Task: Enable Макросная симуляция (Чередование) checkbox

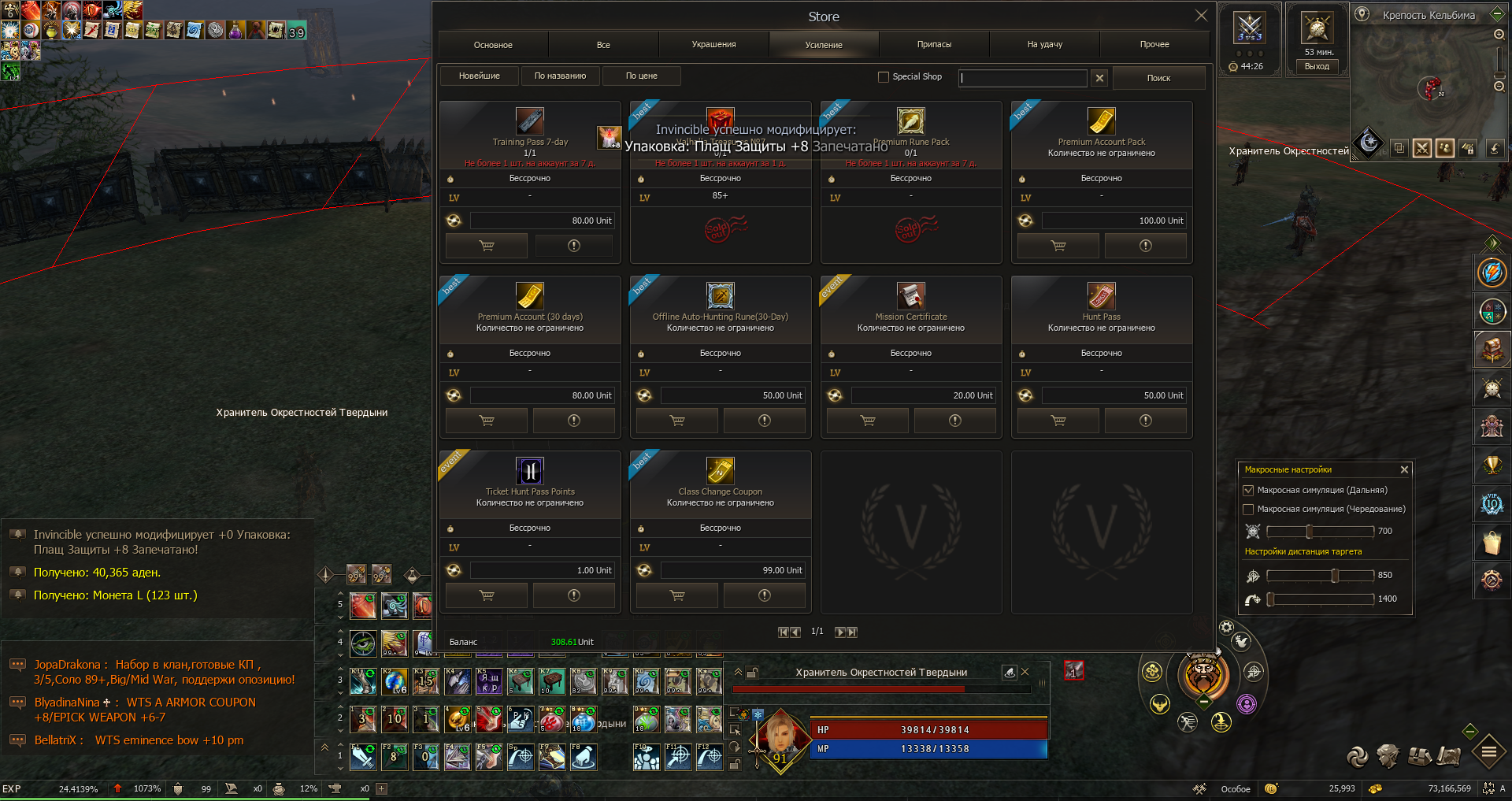Action: (1248, 510)
